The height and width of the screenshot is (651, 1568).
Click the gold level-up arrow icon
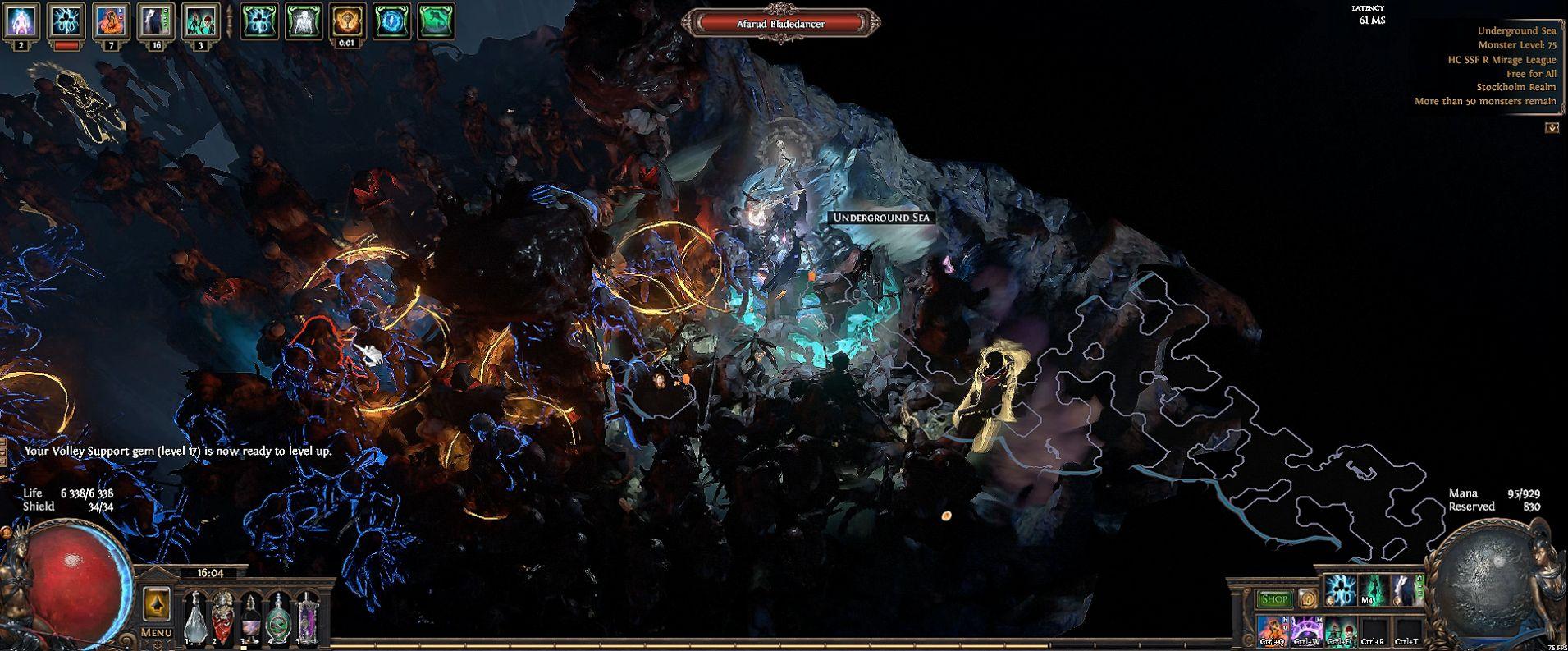(x=156, y=605)
